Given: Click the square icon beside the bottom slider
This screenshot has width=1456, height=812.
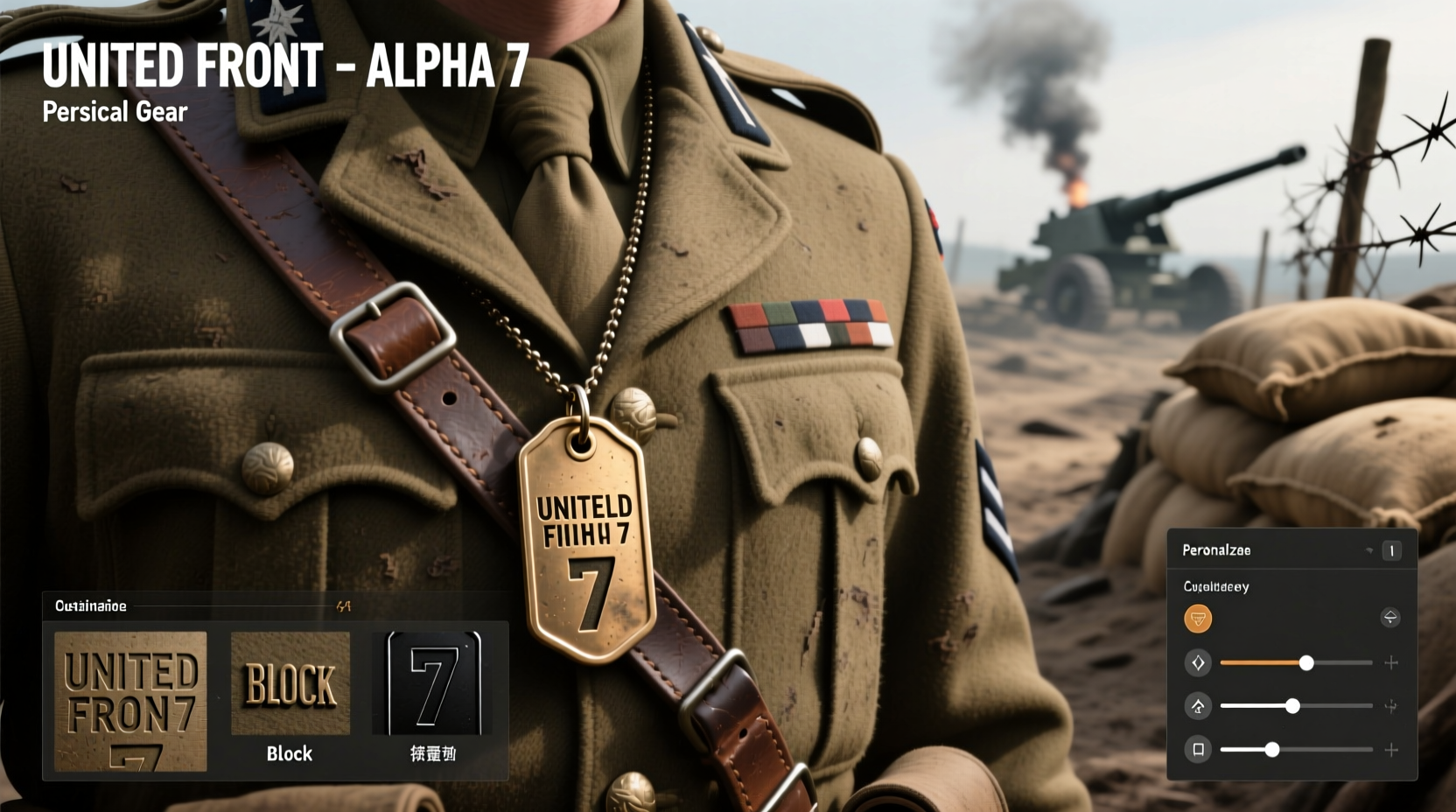Looking at the screenshot, I should tap(1200, 750).
